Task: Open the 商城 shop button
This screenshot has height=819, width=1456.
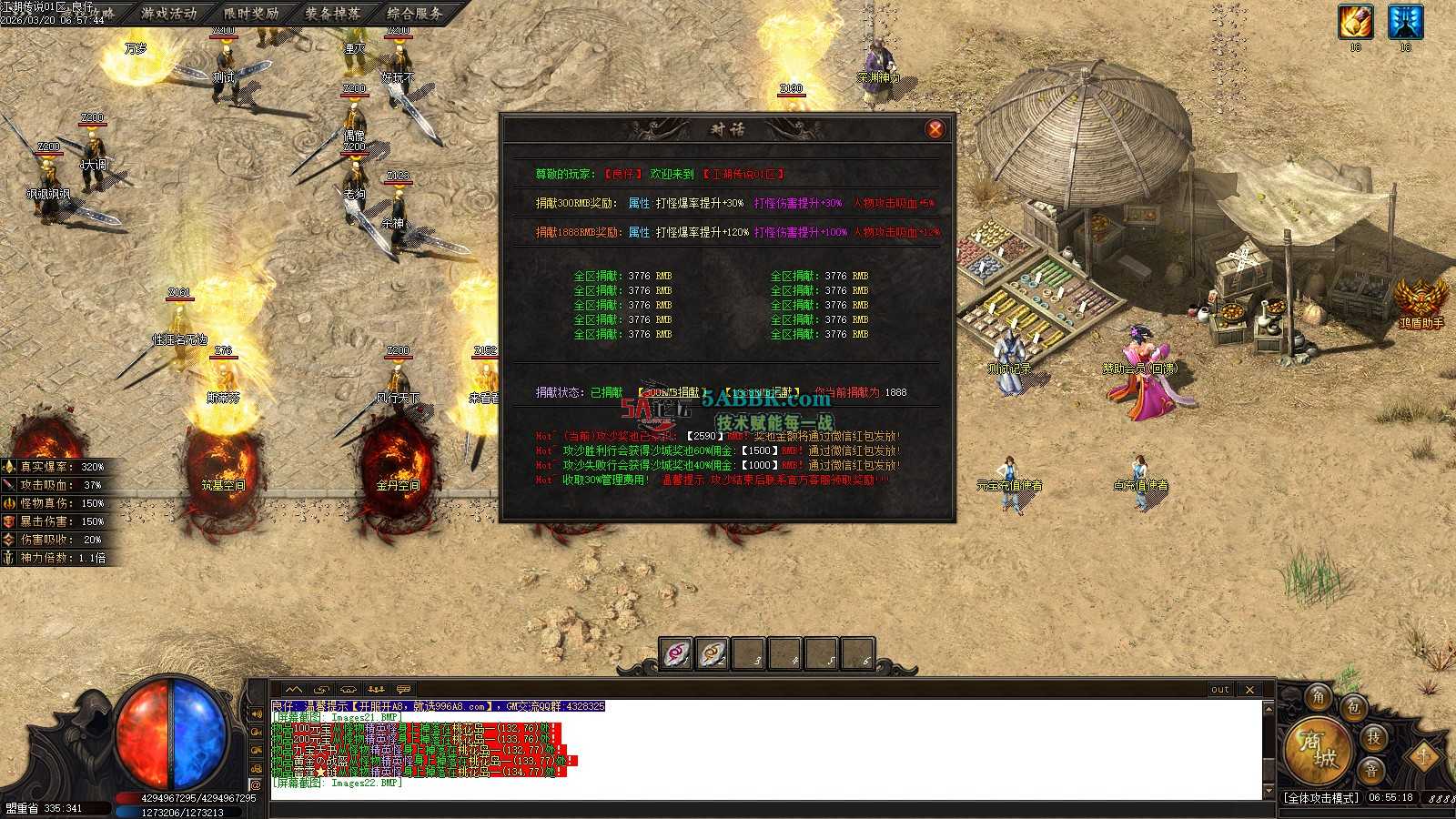Action: coord(1317,748)
